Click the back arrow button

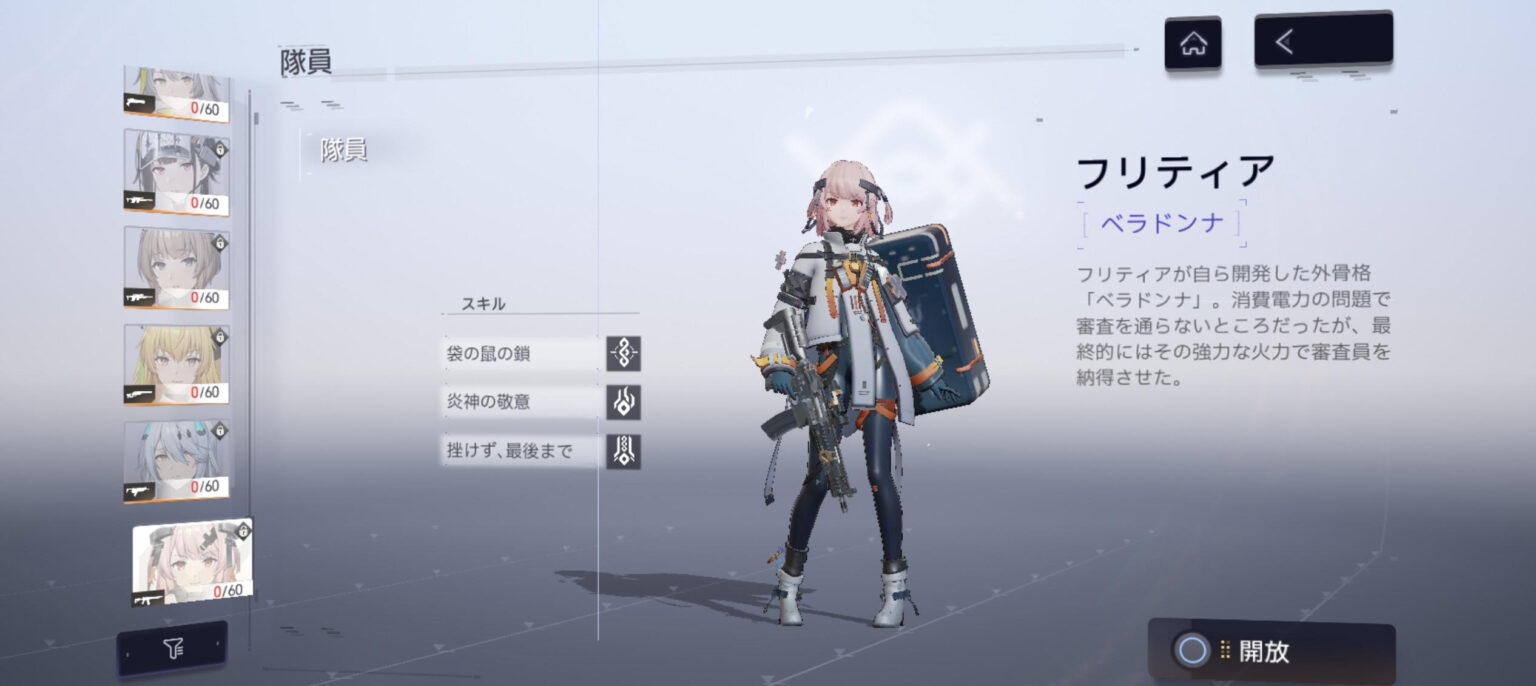click(1322, 41)
